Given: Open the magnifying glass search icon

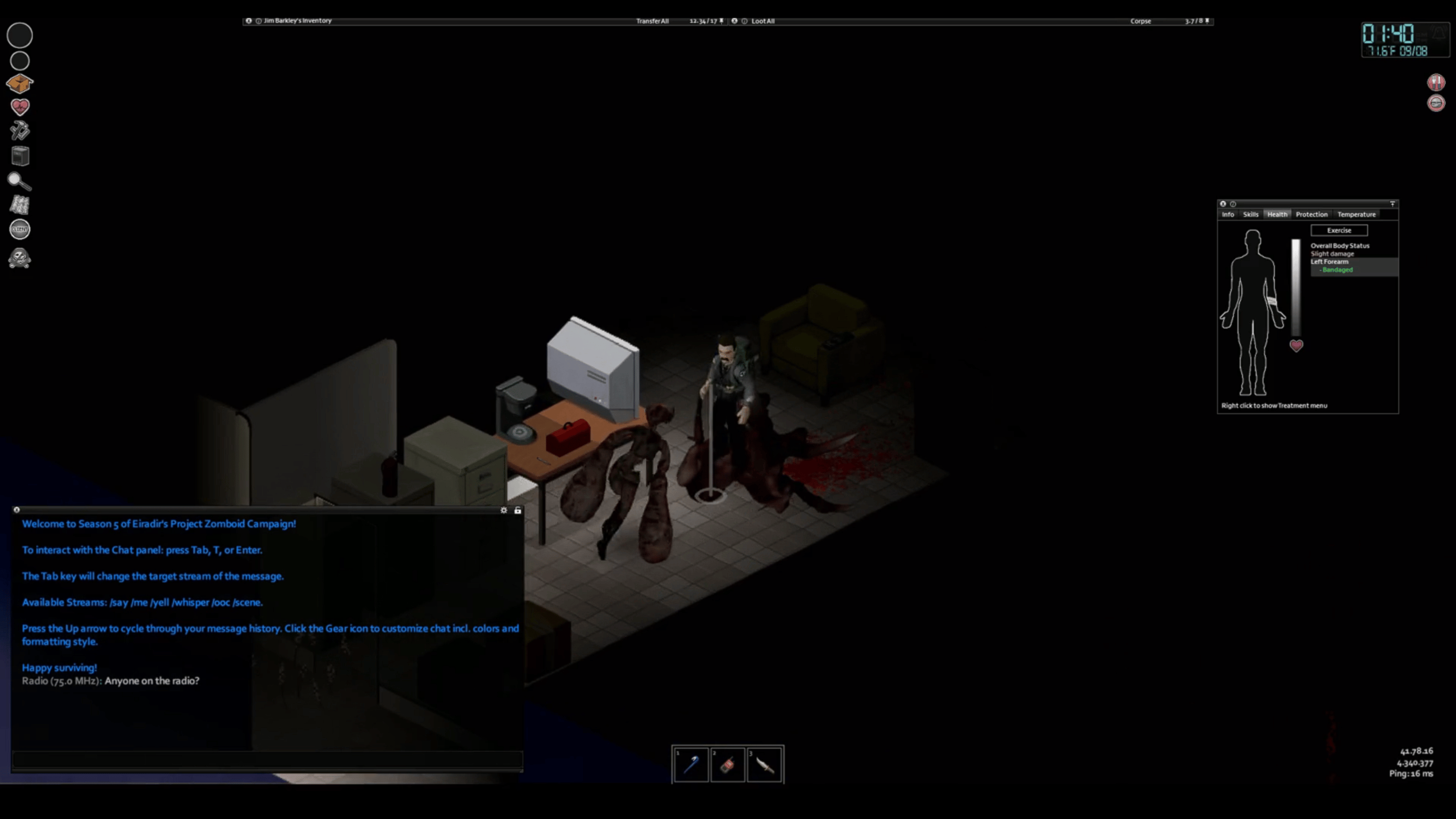Looking at the screenshot, I should click(x=19, y=181).
